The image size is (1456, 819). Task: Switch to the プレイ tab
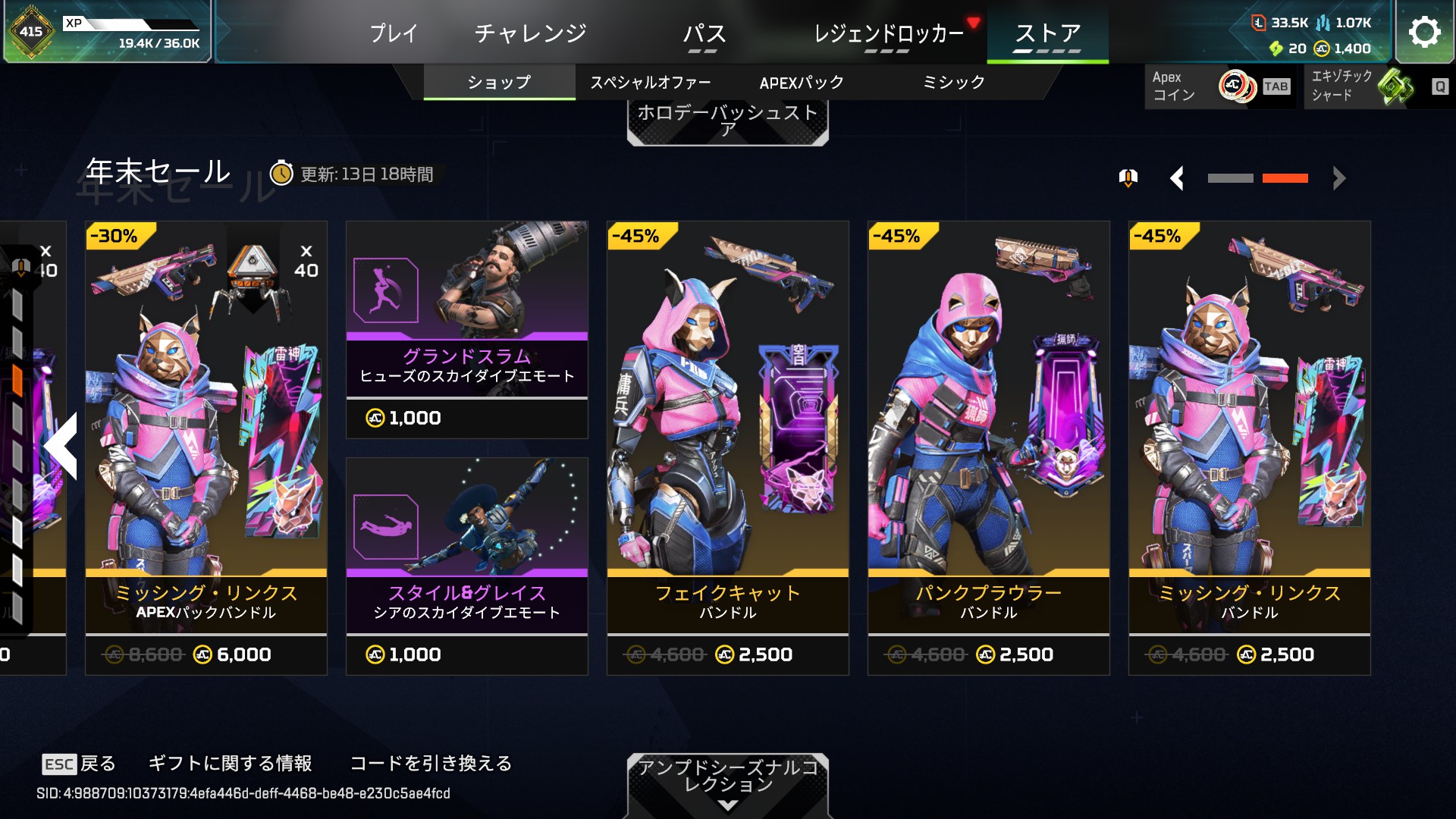coord(394,33)
